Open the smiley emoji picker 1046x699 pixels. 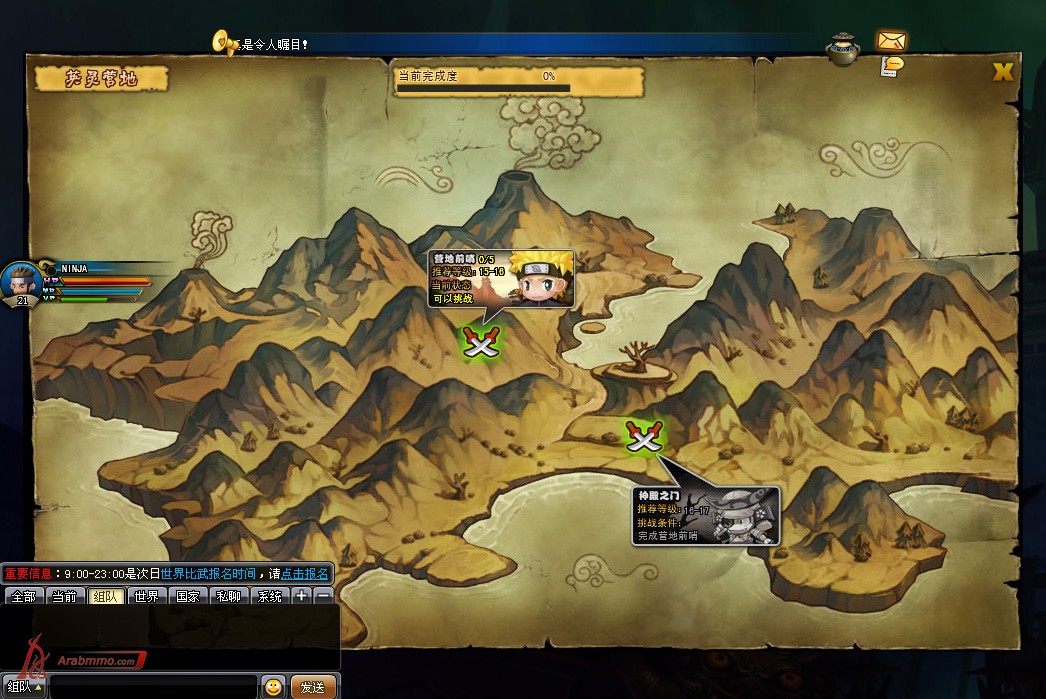[x=273, y=687]
